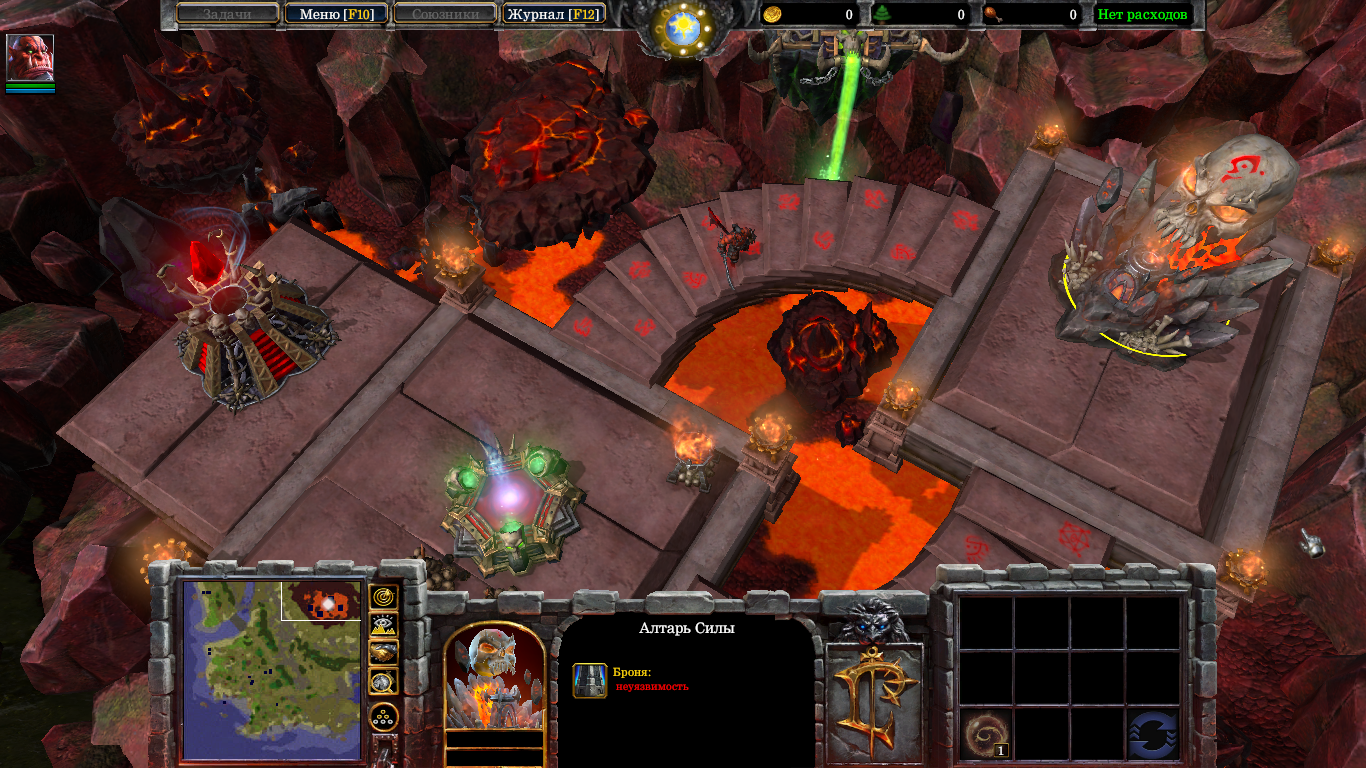
Task: Toggle the minimap terrain eye button
Action: point(384,626)
